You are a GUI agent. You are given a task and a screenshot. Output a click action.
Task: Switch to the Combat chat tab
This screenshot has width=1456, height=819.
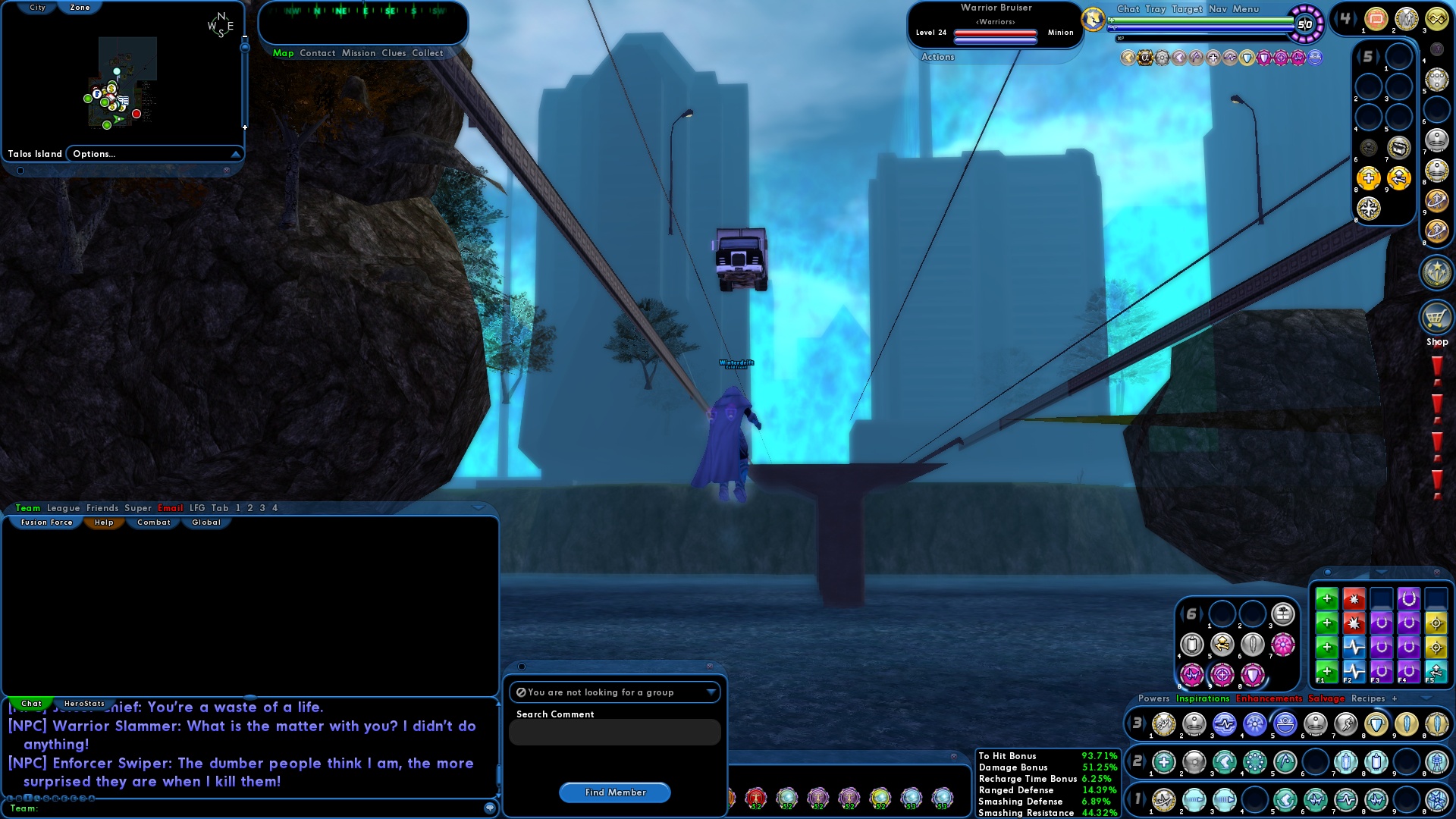point(153,522)
